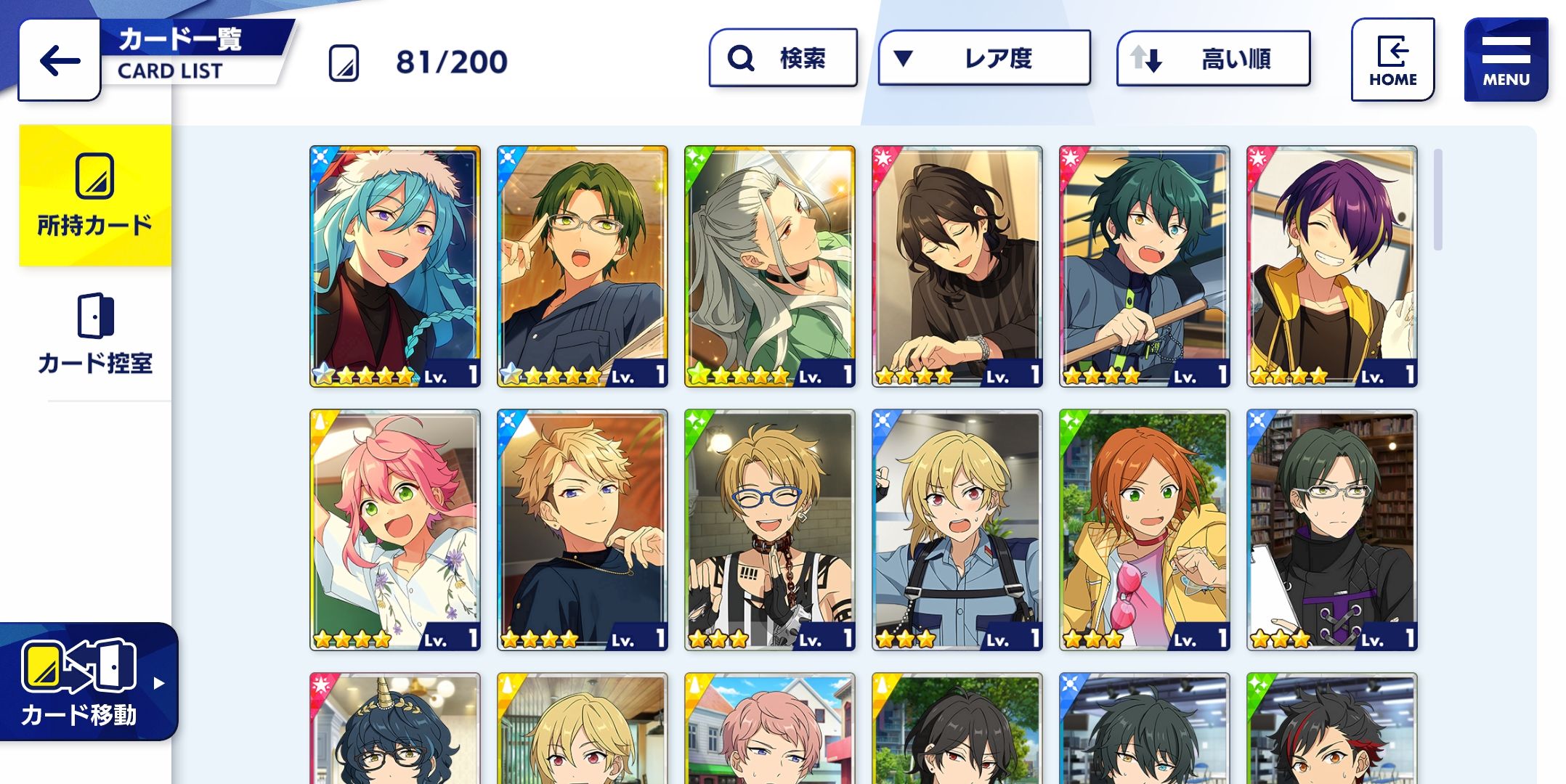Screen dimensions: 1566x784
Task: Open the レア度 rarity filter dropdown
Action: click(984, 58)
